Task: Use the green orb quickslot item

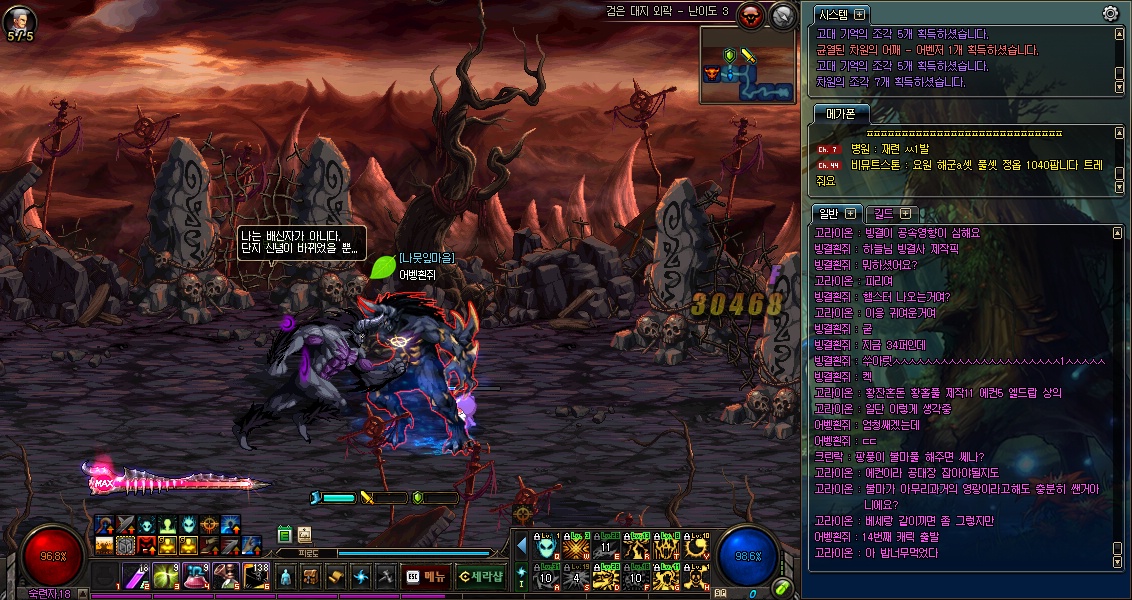Action: tap(165, 576)
